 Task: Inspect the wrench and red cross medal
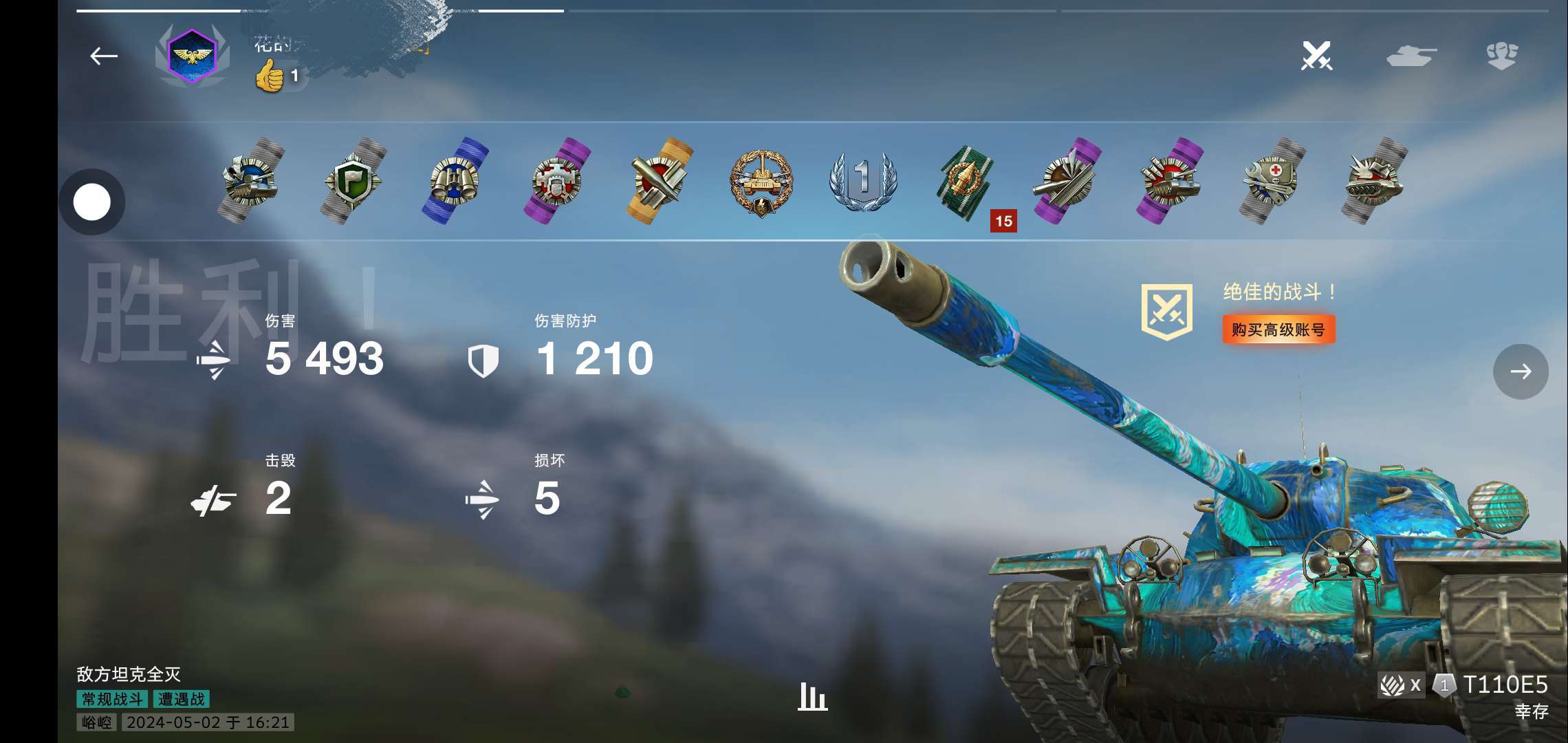click(1272, 180)
